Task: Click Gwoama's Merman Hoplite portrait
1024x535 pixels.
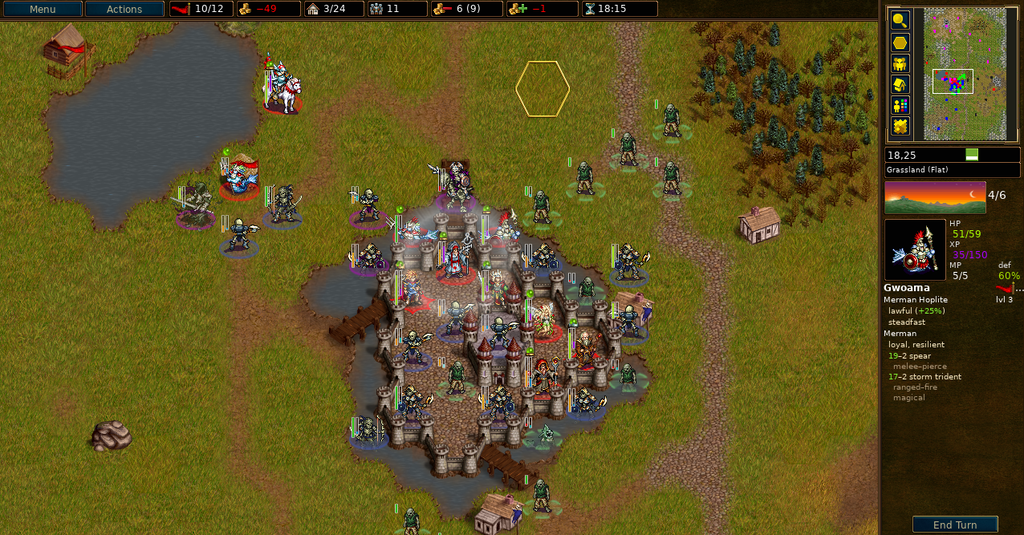Action: pos(915,250)
